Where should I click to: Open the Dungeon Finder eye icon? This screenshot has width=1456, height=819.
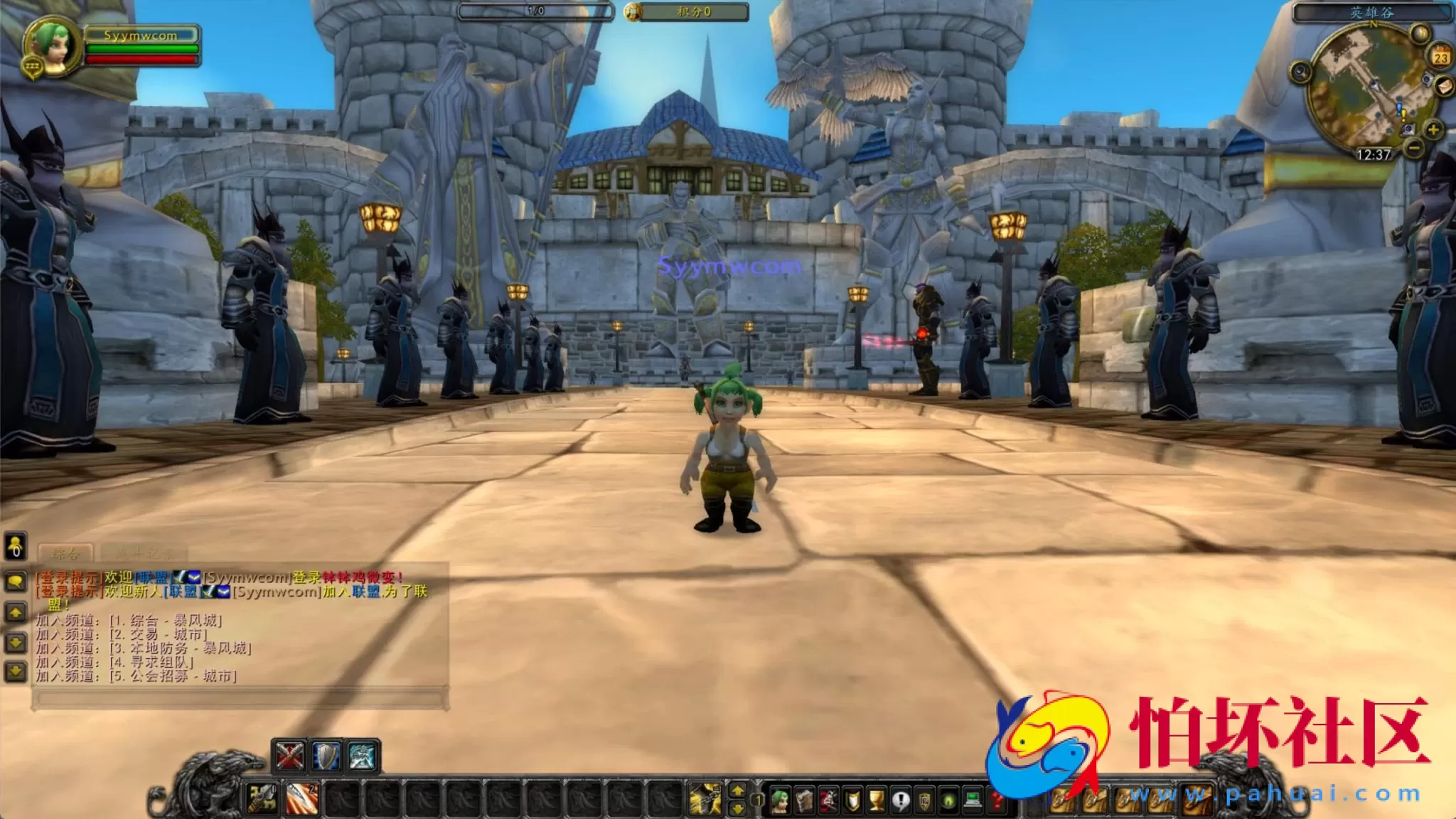(948, 801)
